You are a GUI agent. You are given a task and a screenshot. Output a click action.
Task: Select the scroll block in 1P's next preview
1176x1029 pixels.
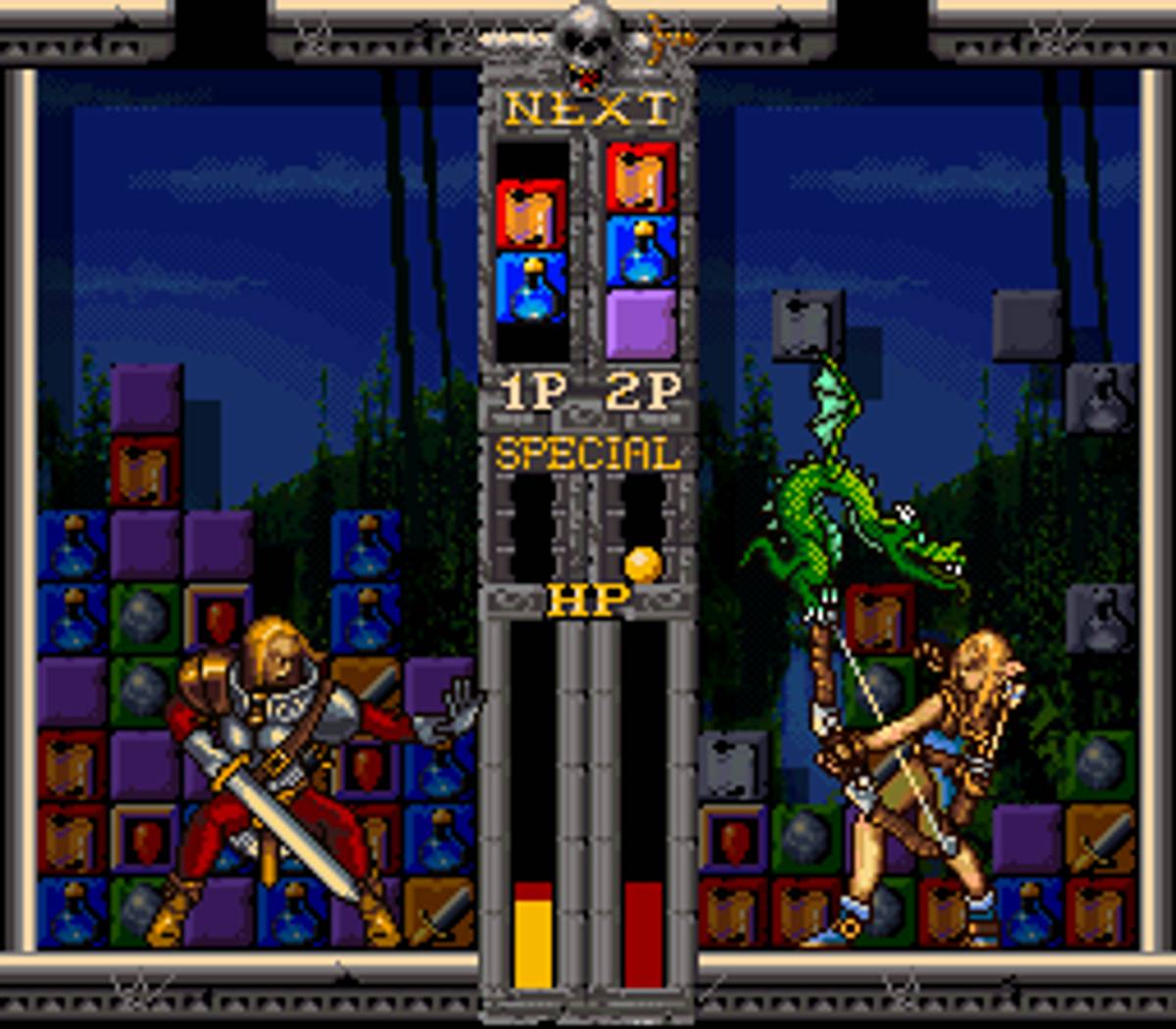point(532,214)
